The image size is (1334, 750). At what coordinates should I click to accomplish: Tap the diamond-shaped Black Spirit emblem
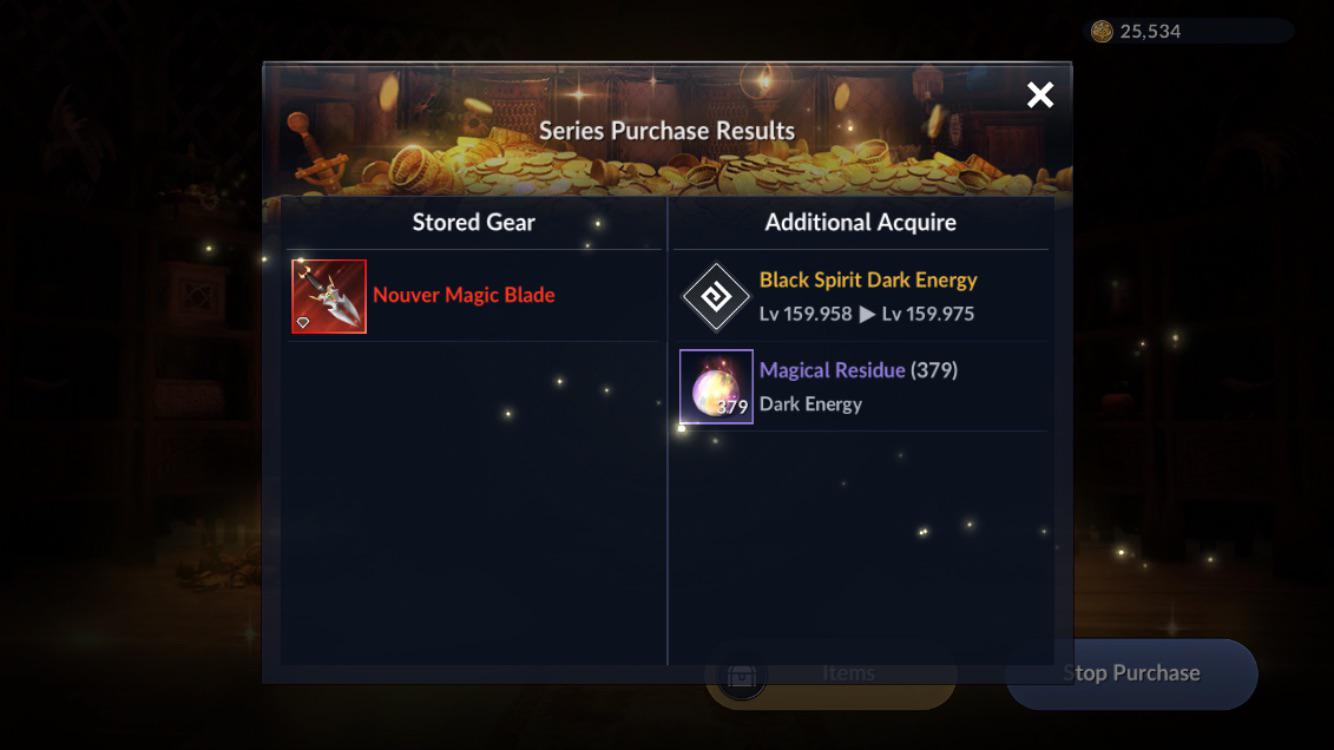tap(716, 295)
